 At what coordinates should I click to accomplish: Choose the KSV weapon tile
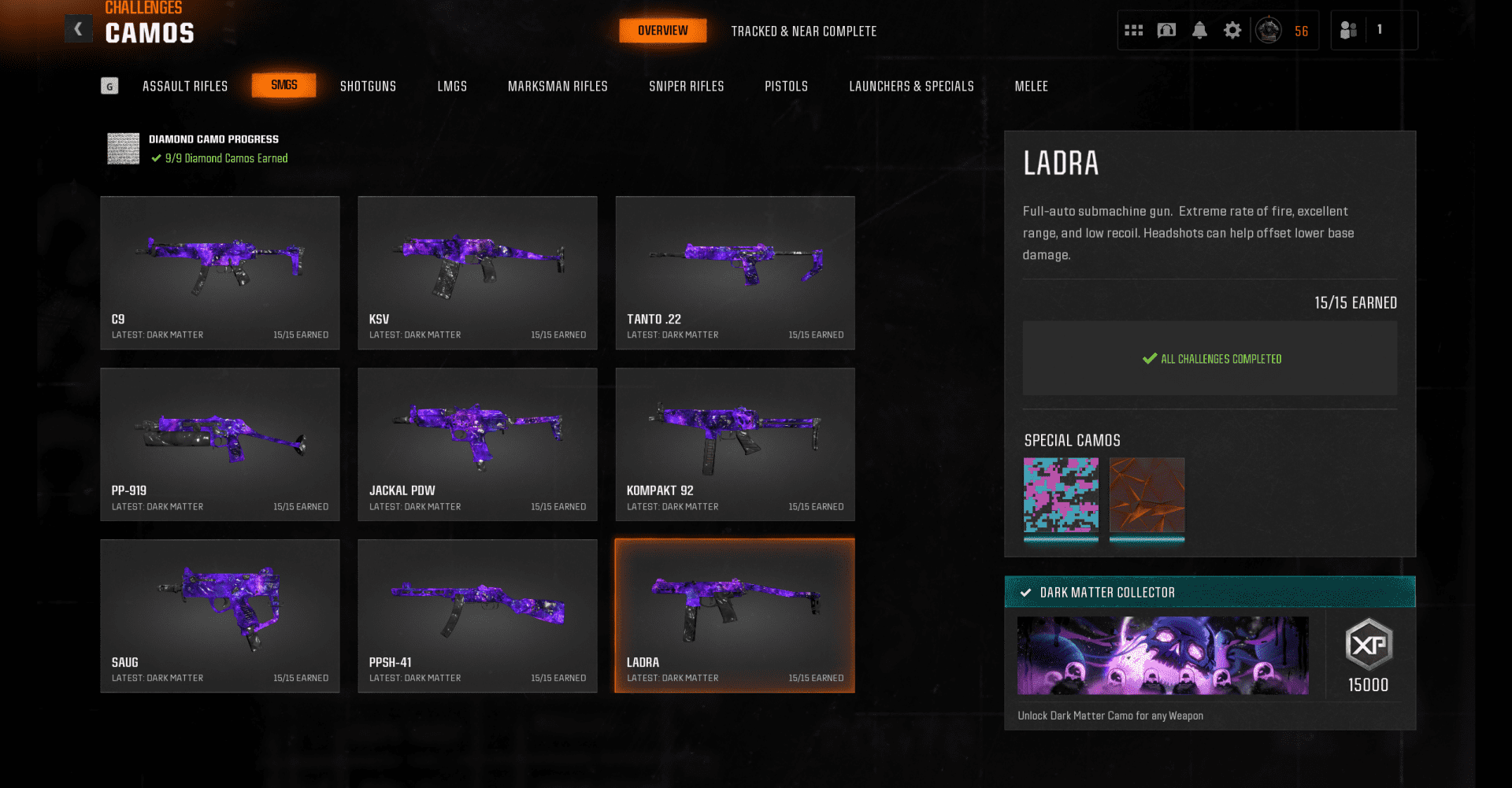point(477,272)
